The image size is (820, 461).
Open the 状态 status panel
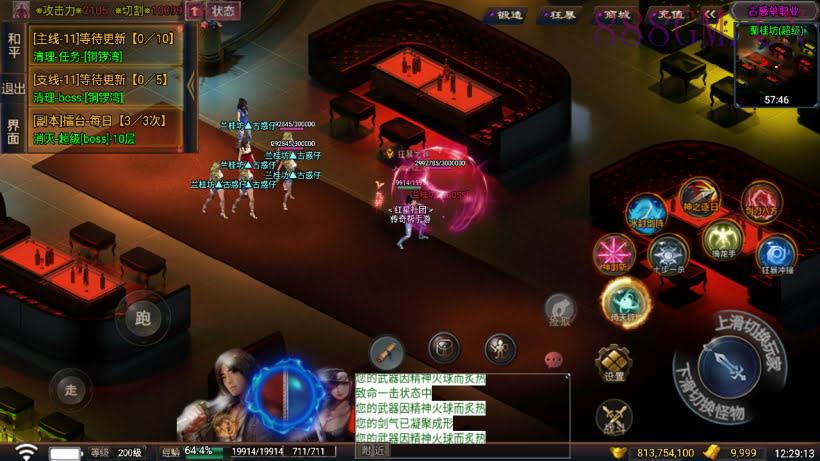coord(224,12)
